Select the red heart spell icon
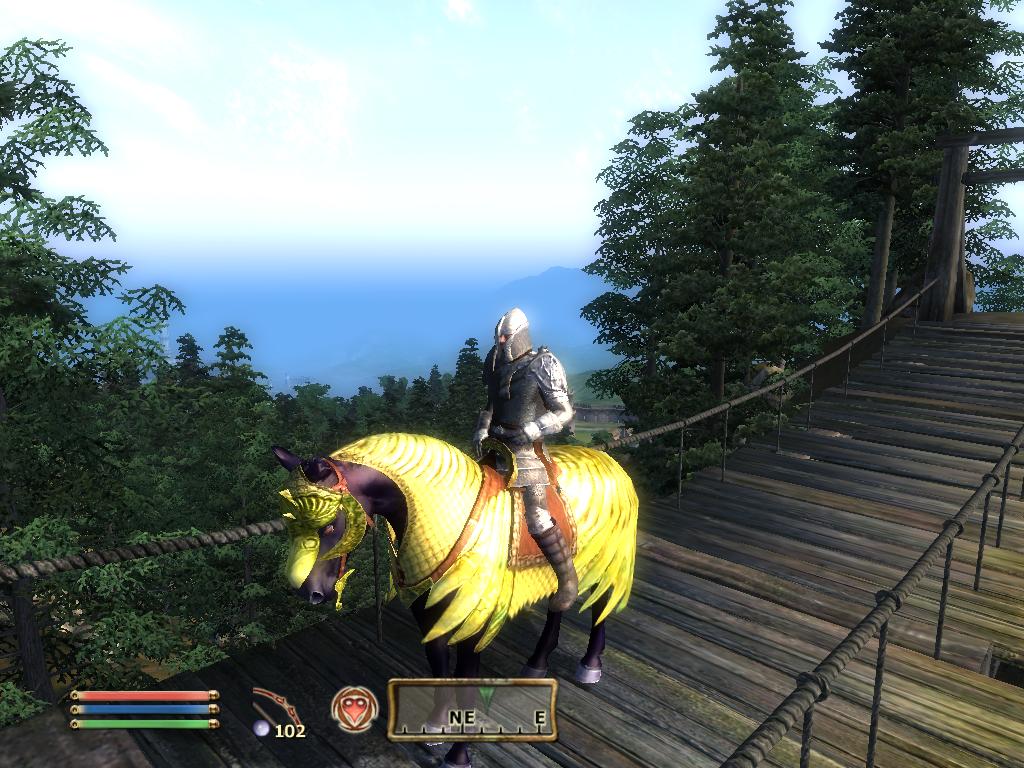Screen dimensions: 1024x768 (x=354, y=709)
